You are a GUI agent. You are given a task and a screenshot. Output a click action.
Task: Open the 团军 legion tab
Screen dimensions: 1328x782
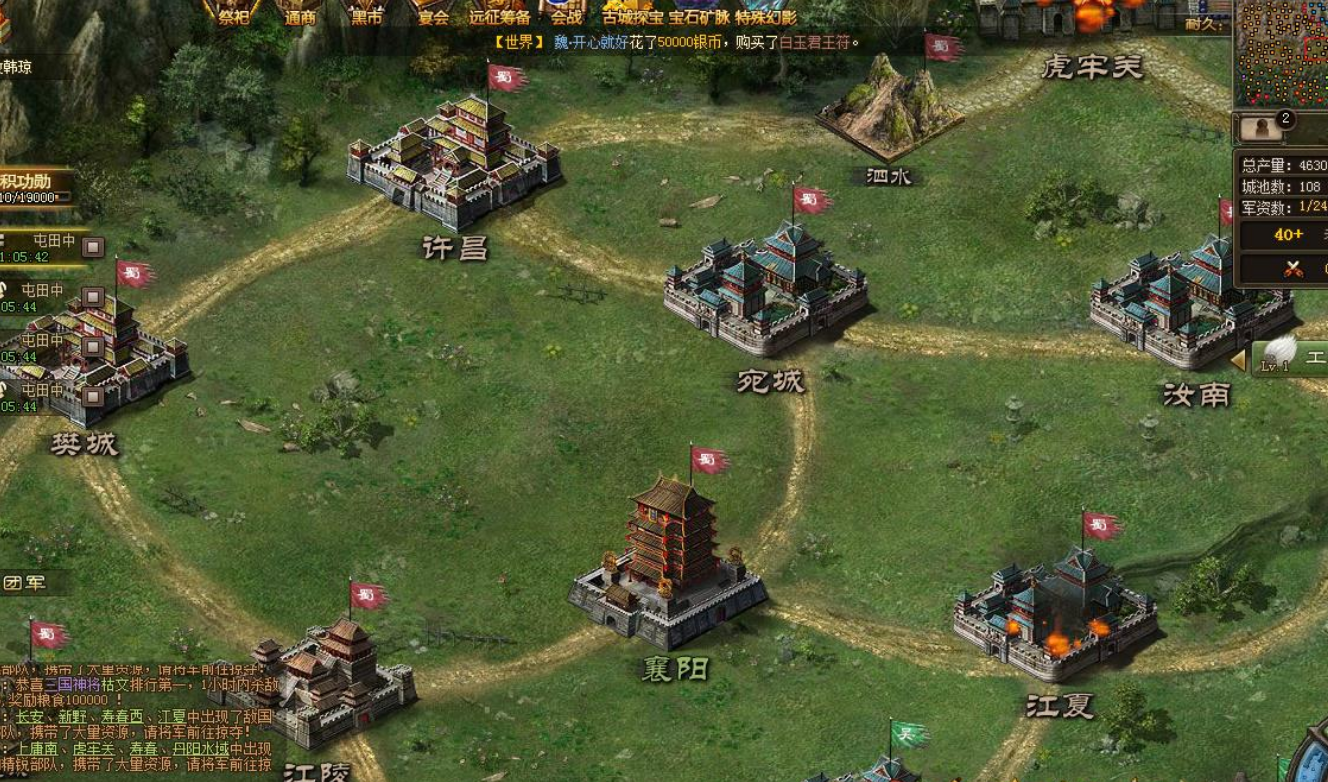tap(27, 583)
